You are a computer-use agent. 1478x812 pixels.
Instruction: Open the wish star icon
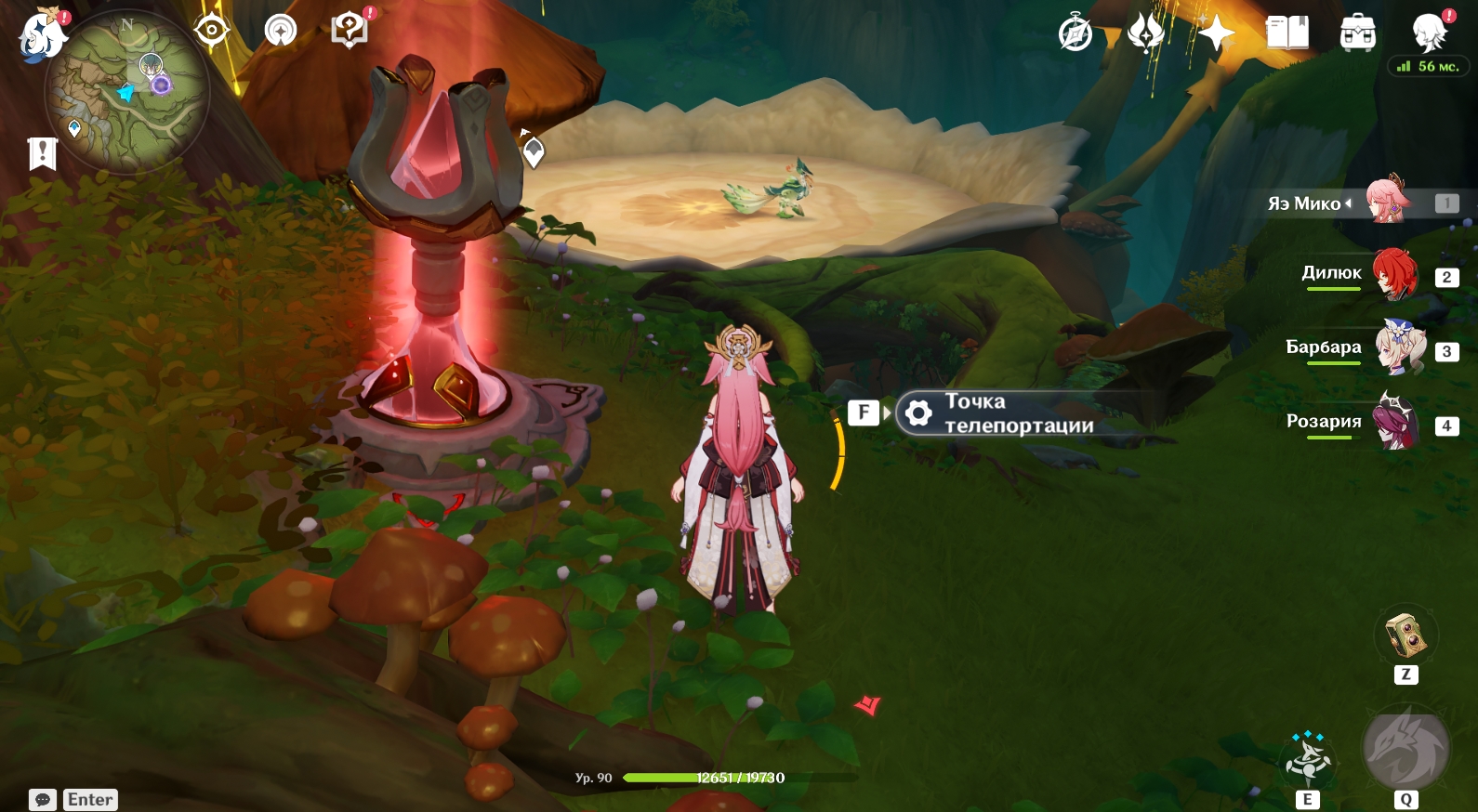1216,34
